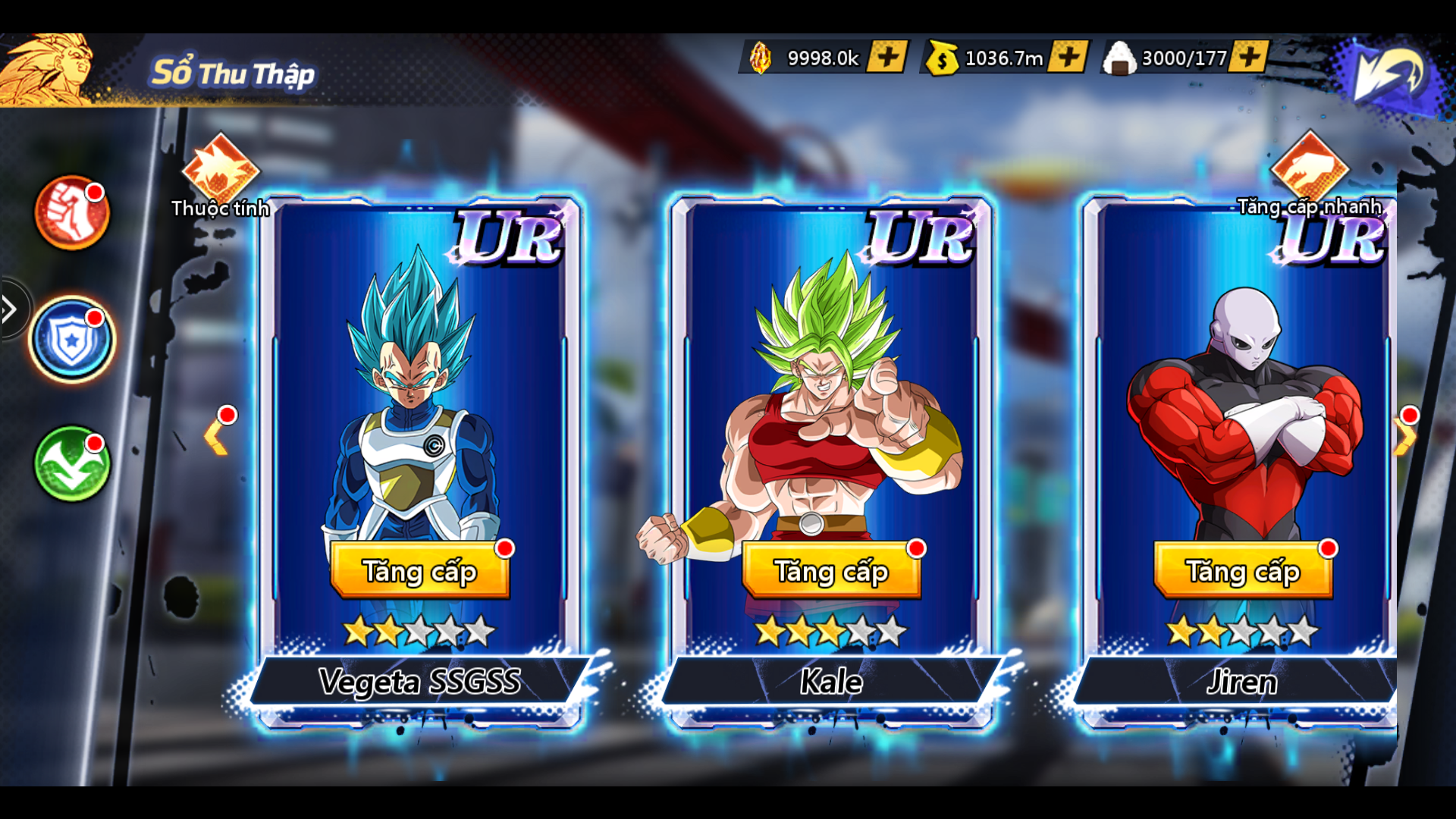Expand the side panel chevron

coord(11,309)
